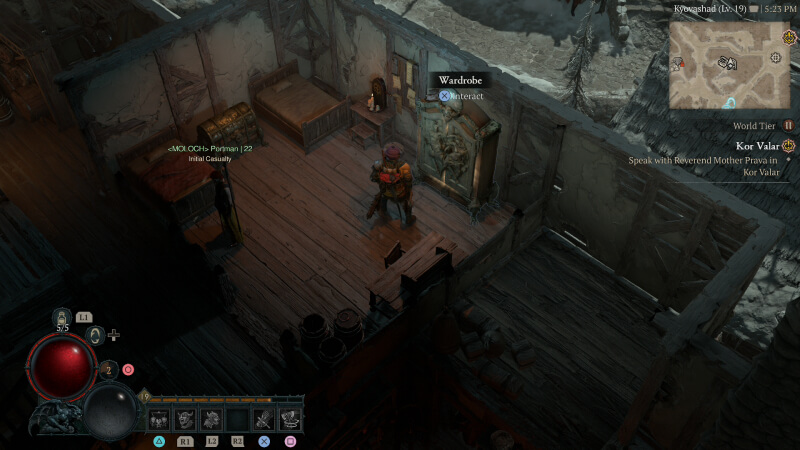Interact with the Wardrobe prompt label
This screenshot has width=800, height=450.
pos(461,80)
